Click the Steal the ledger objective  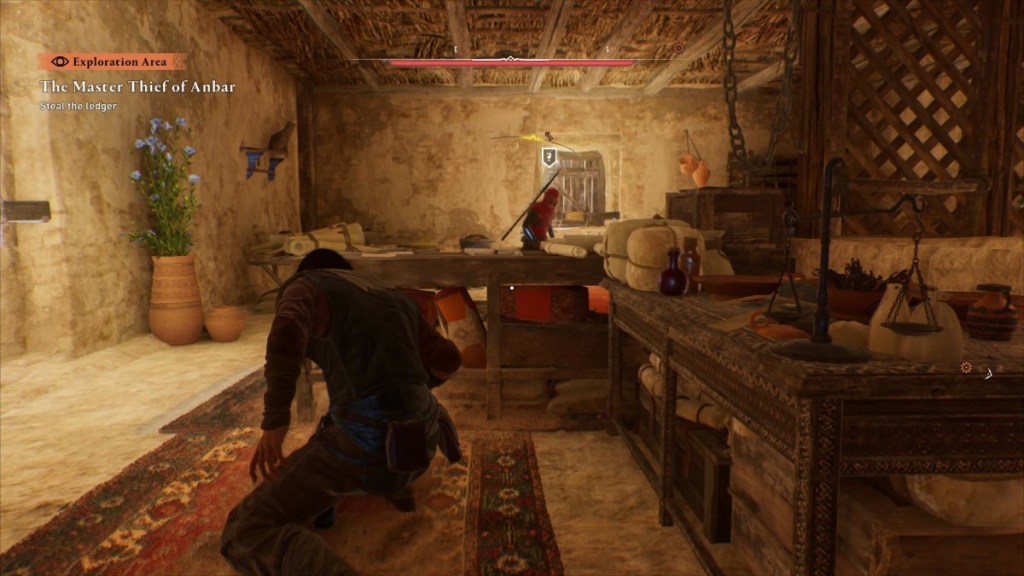80,106
